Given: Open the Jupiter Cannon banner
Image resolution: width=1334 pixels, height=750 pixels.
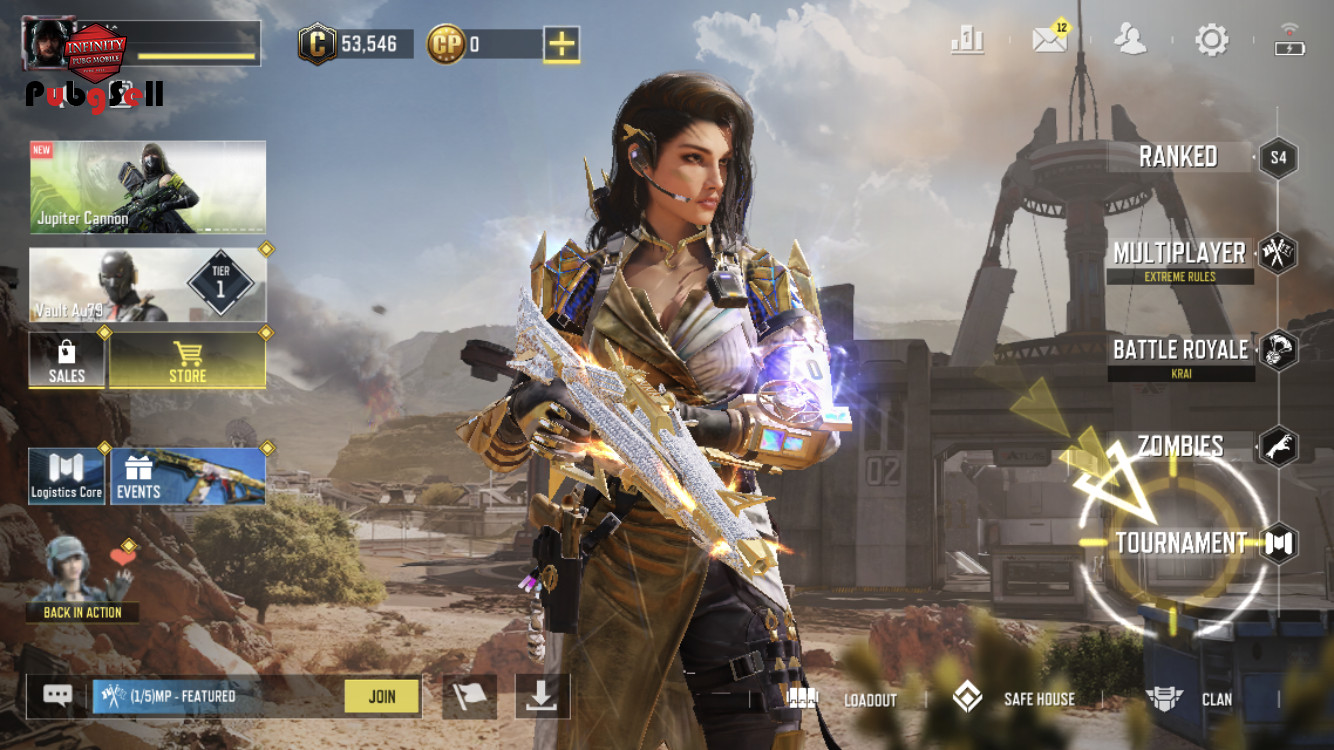Looking at the screenshot, I should point(148,187).
